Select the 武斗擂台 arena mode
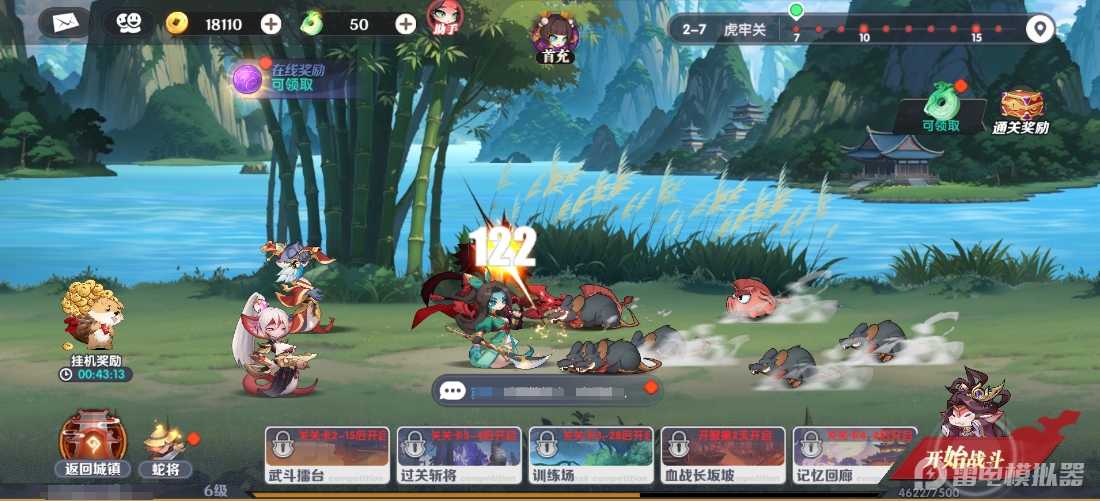 [x=325, y=456]
